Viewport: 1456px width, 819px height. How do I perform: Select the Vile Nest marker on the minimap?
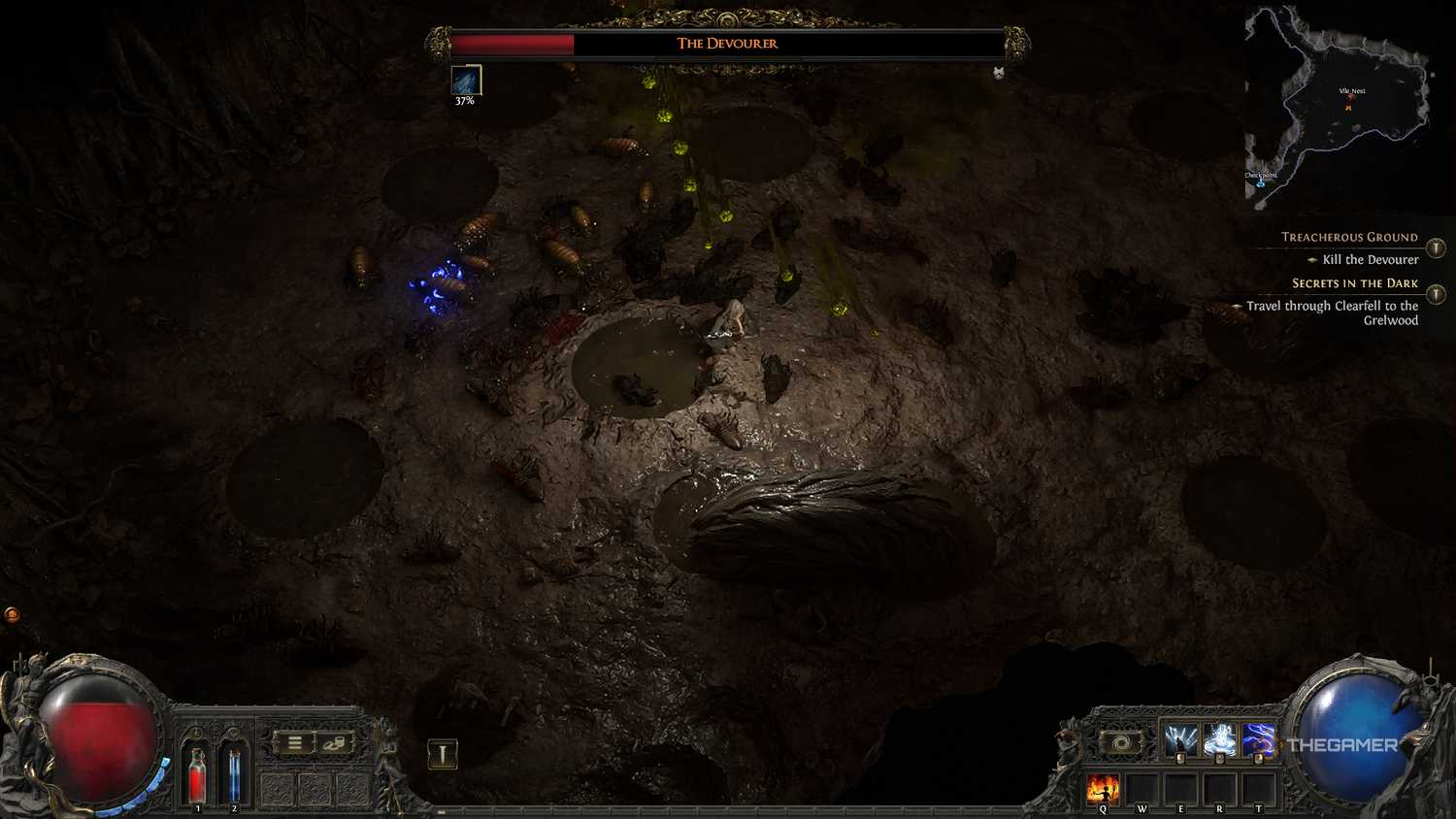pos(1351,95)
